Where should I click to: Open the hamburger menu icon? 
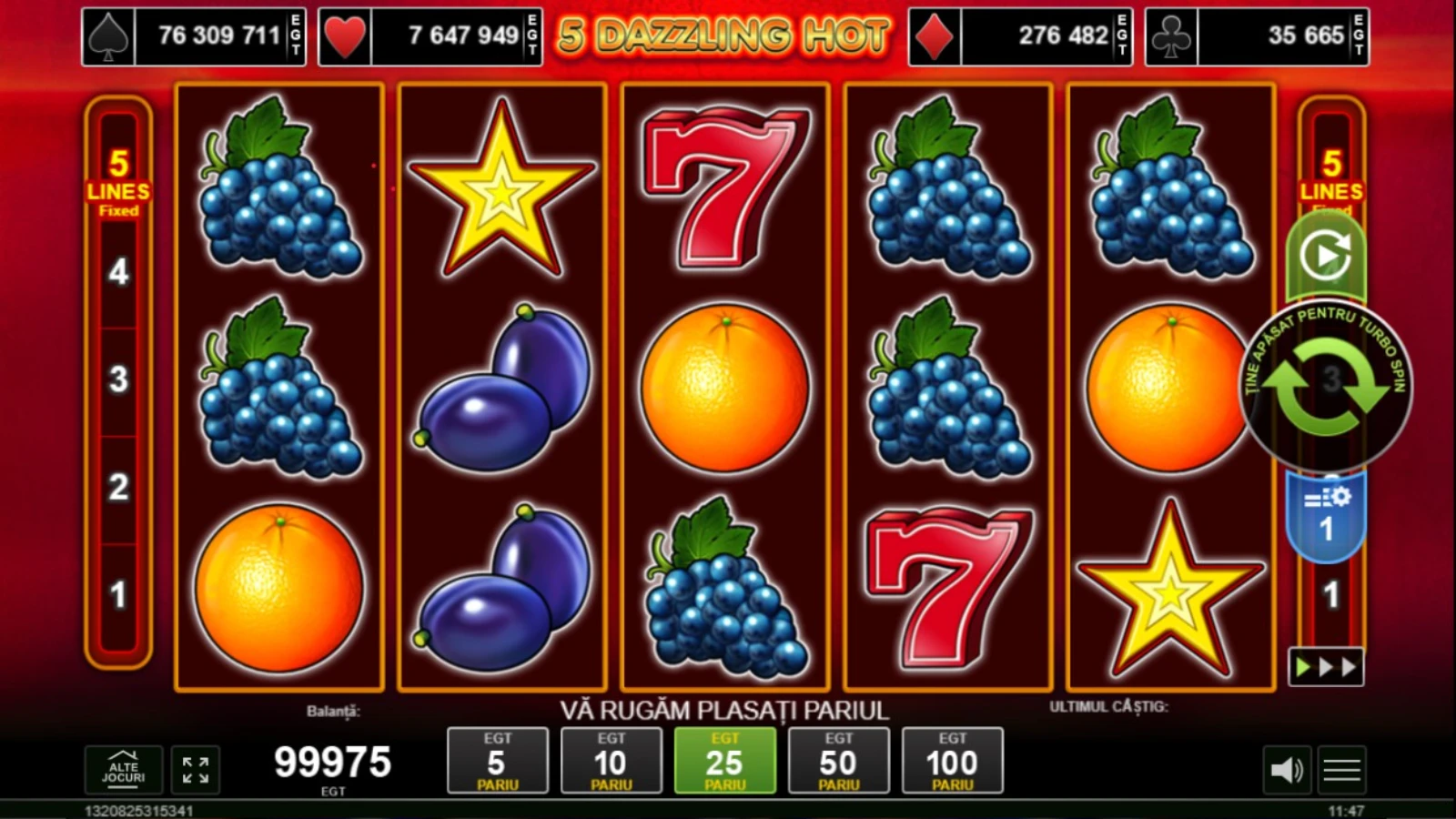tap(1342, 769)
